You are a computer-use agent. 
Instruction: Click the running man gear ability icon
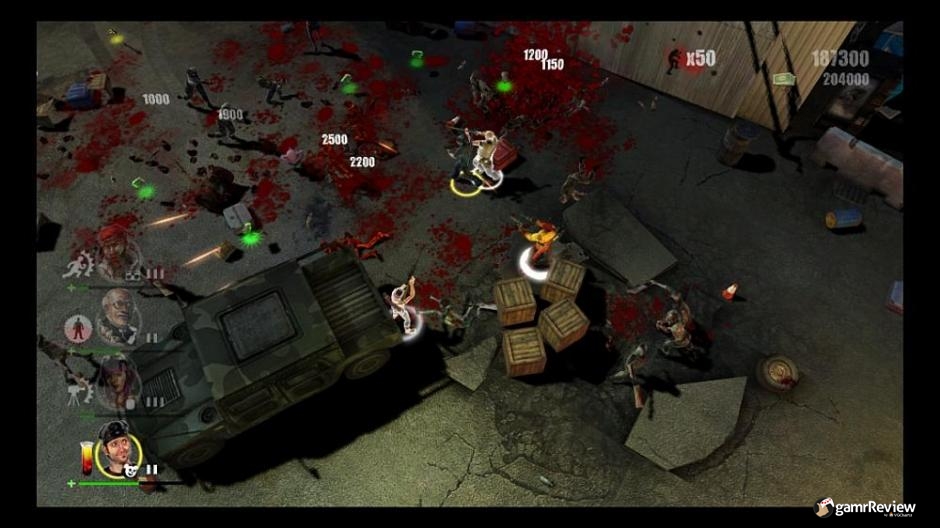click(76, 266)
